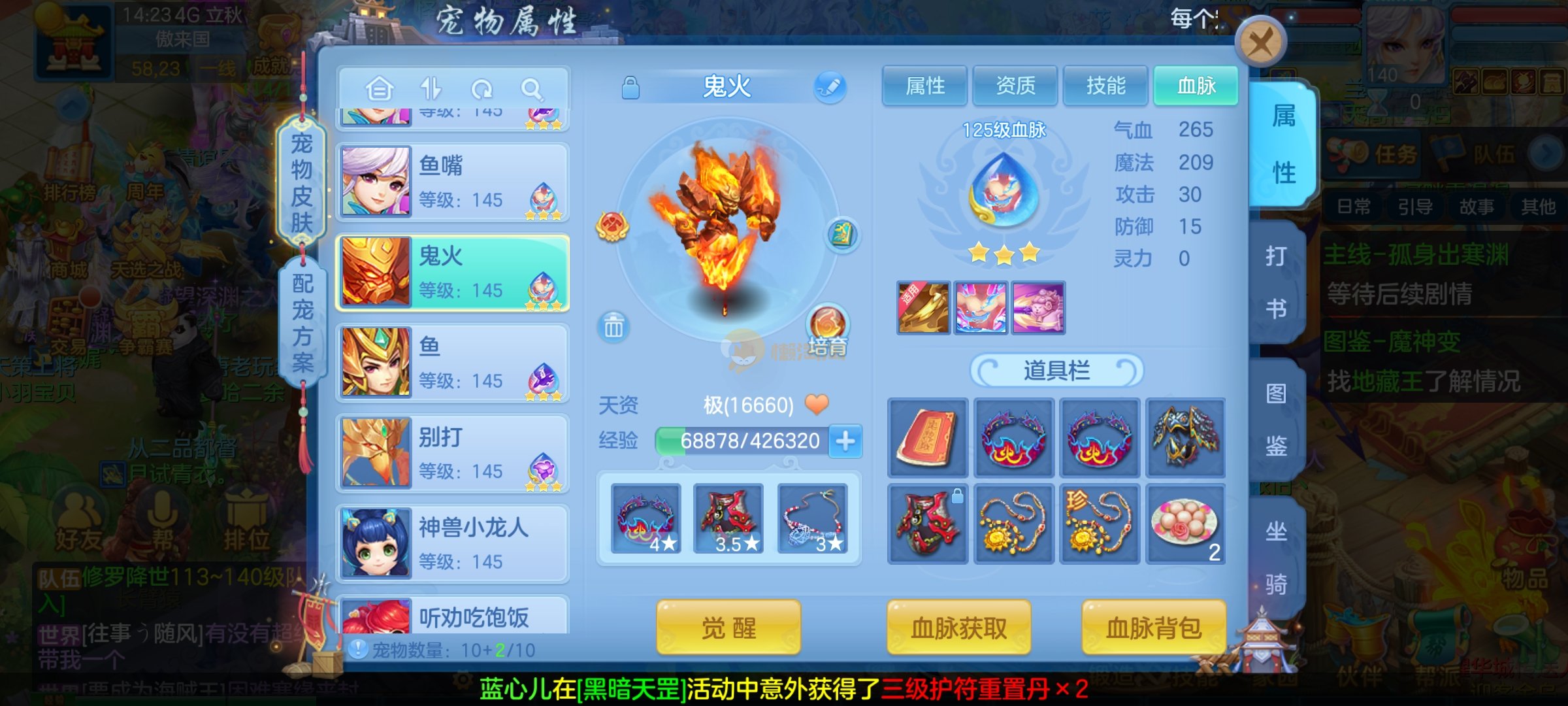Add pet experience with the plus button
The width and height of the screenshot is (1568, 706).
click(x=845, y=441)
